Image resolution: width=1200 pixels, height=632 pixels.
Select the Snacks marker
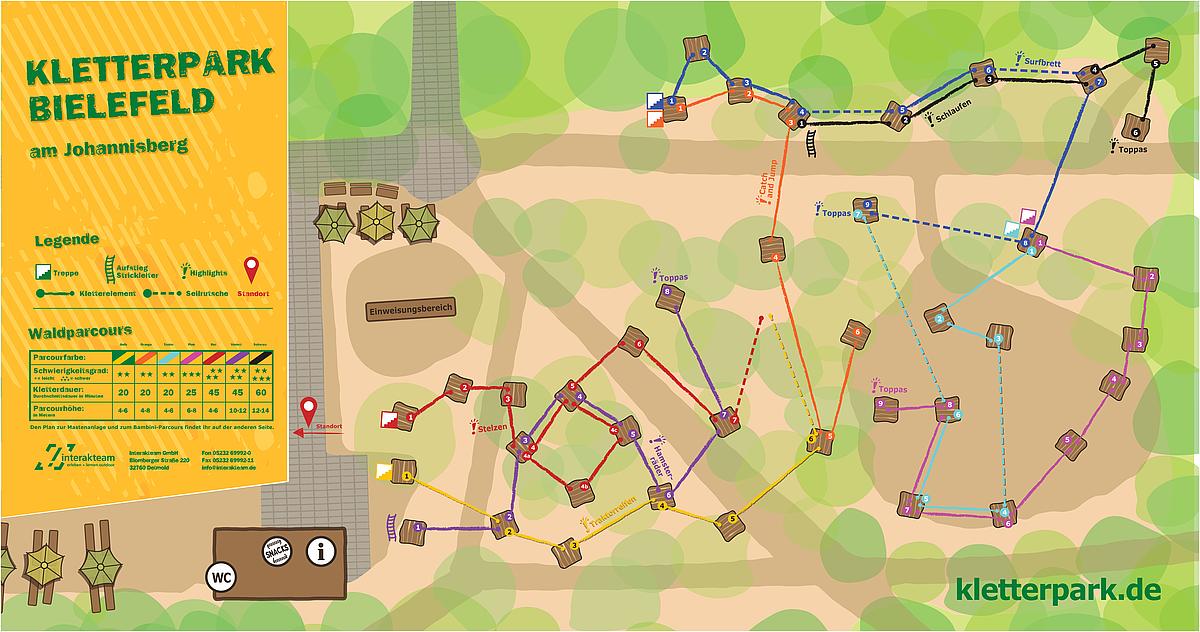click(x=276, y=550)
